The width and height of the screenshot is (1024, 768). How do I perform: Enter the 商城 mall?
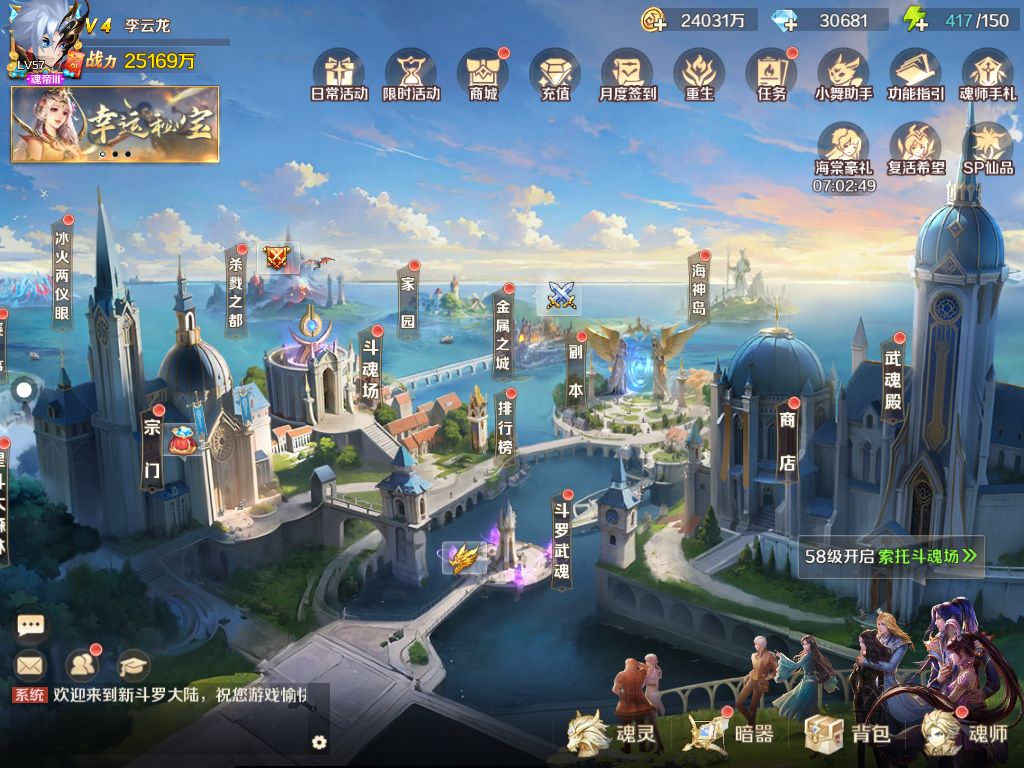[x=483, y=73]
